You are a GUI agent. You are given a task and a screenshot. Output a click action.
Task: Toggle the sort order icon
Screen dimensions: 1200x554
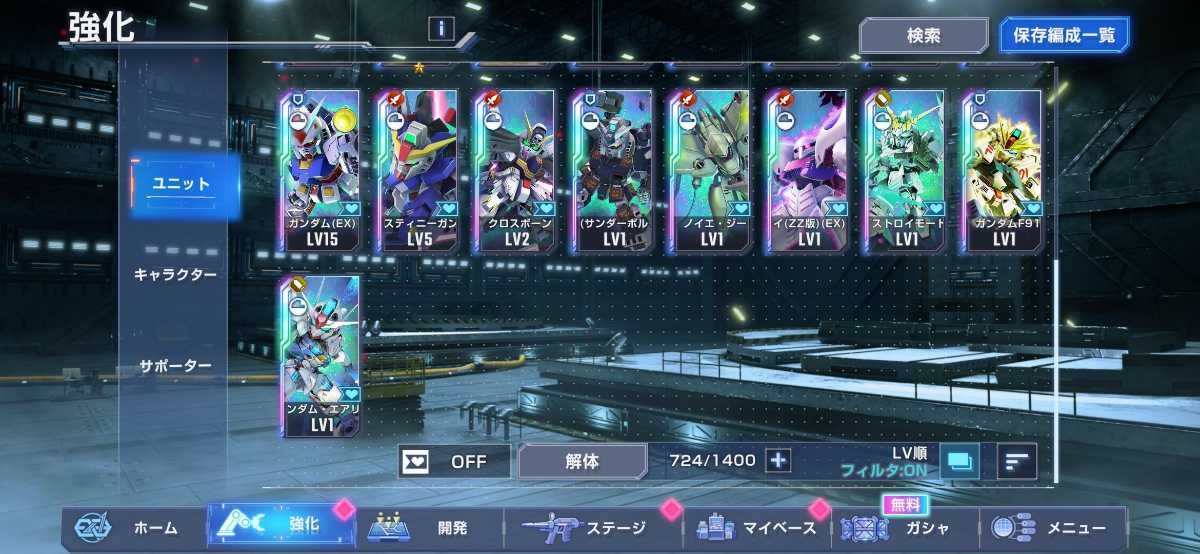tap(1017, 461)
